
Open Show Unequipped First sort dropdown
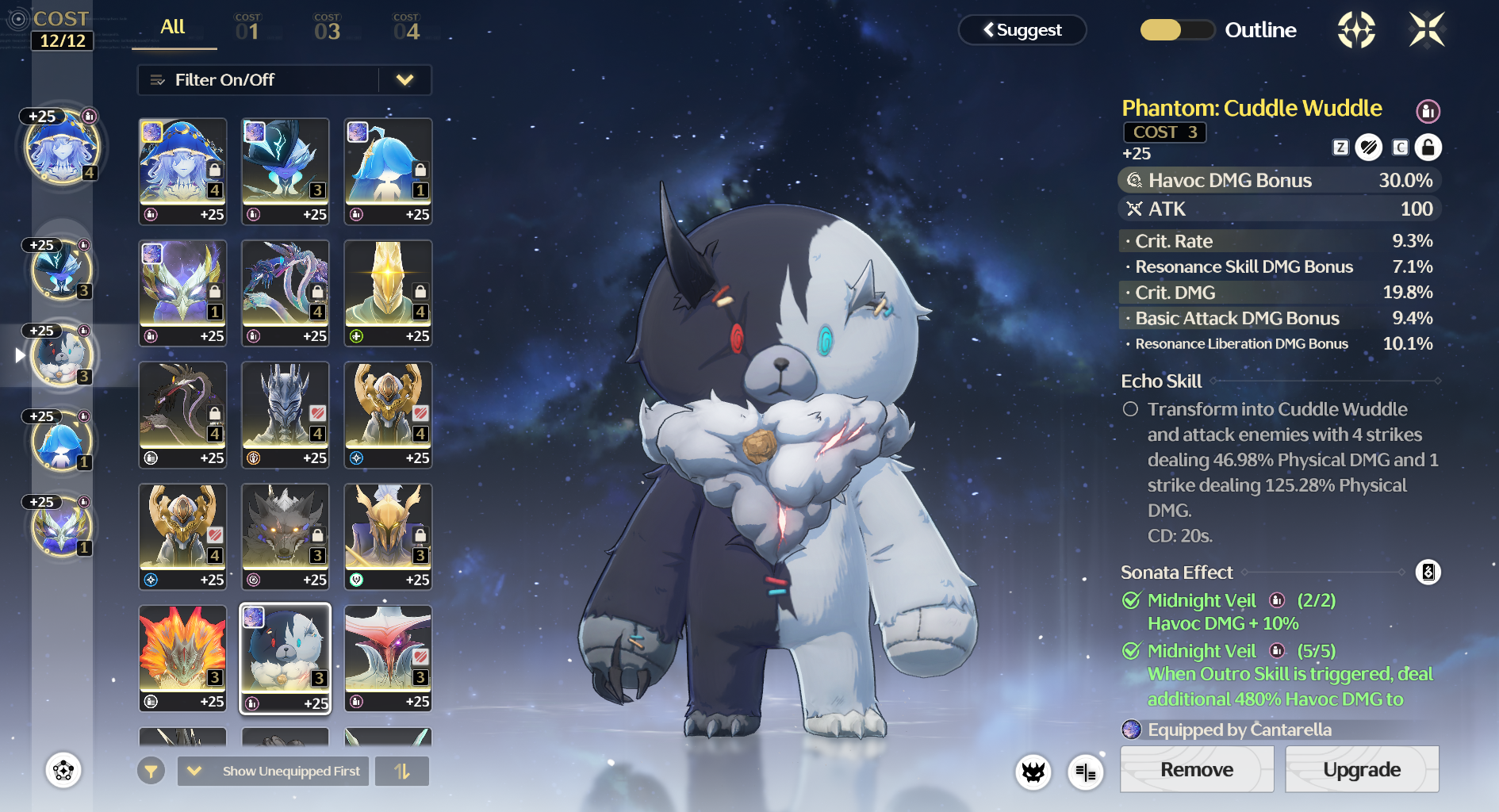pyautogui.click(x=274, y=771)
